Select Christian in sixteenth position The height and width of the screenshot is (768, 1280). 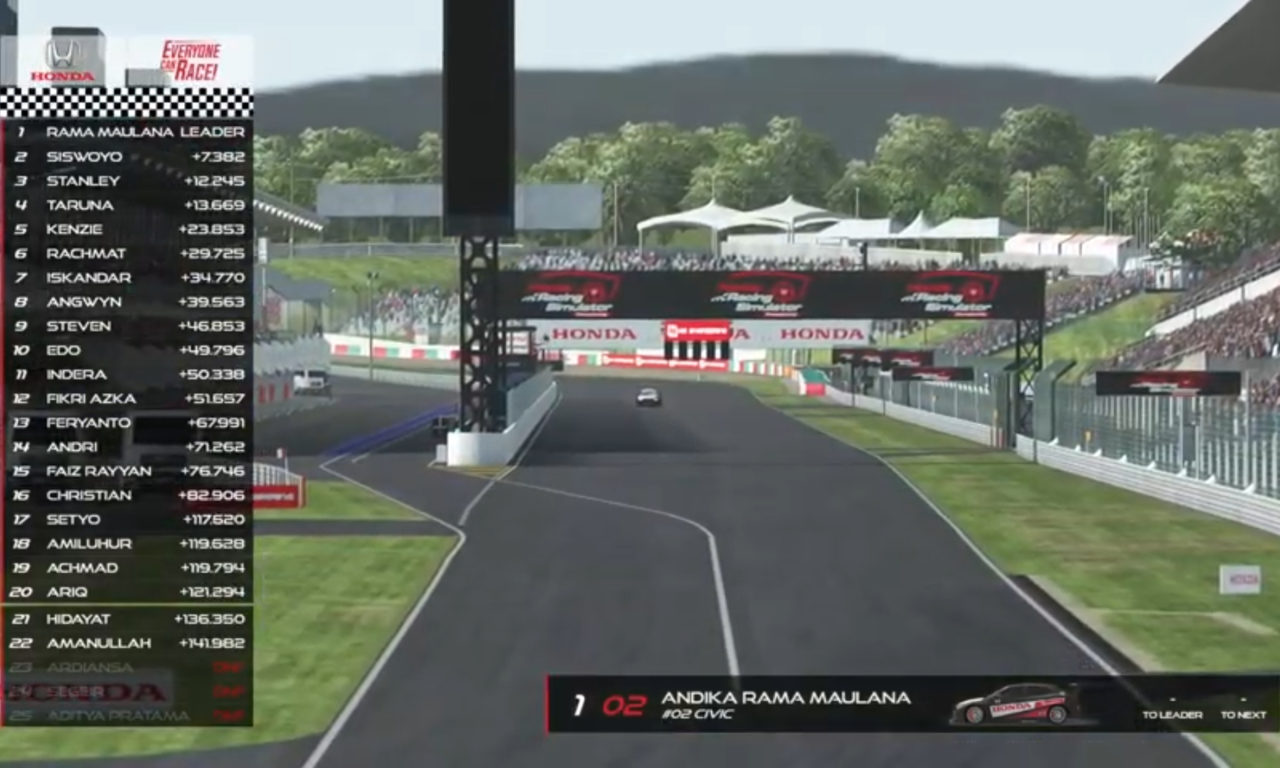pos(128,495)
